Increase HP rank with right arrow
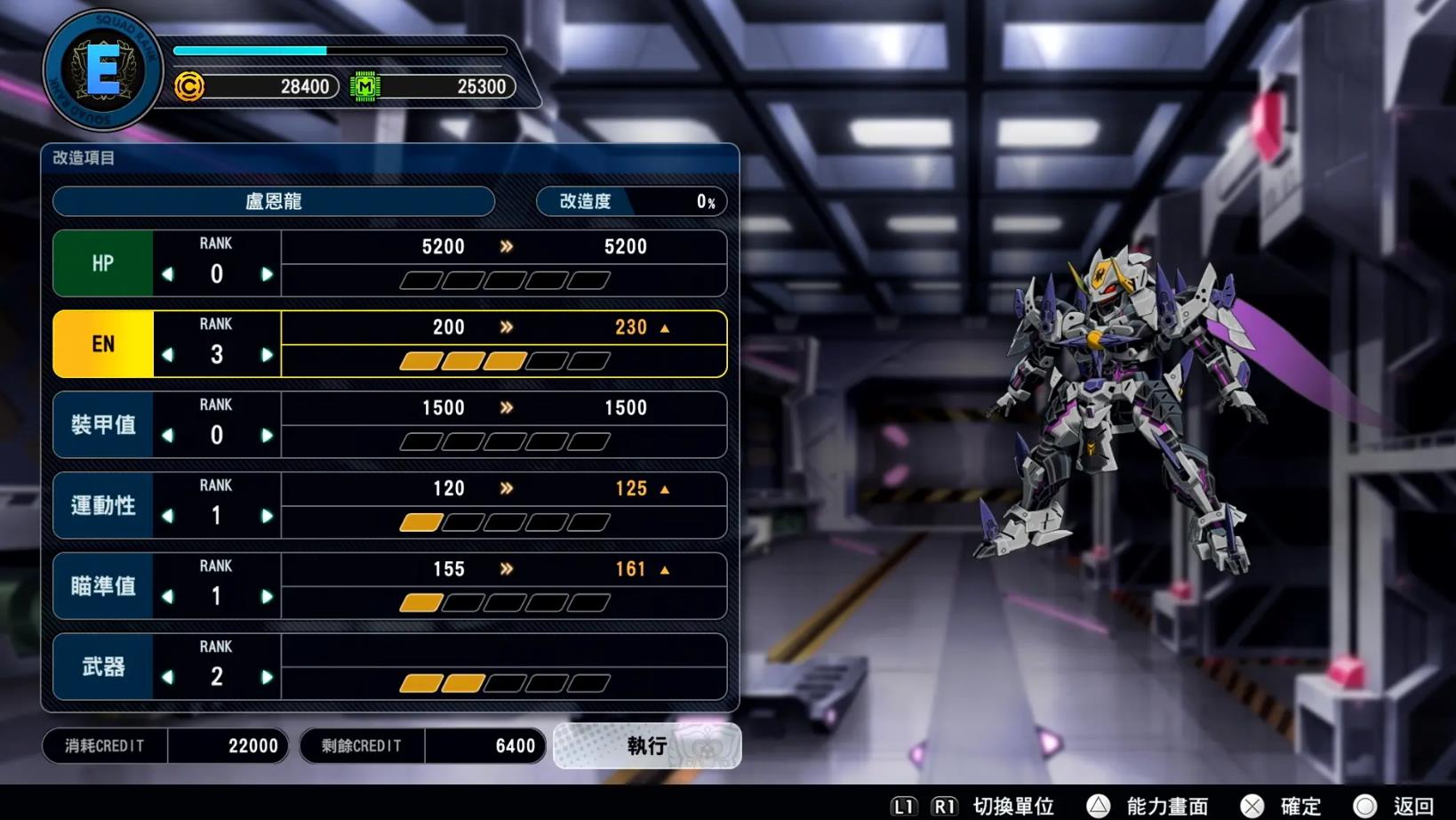 pos(267,275)
